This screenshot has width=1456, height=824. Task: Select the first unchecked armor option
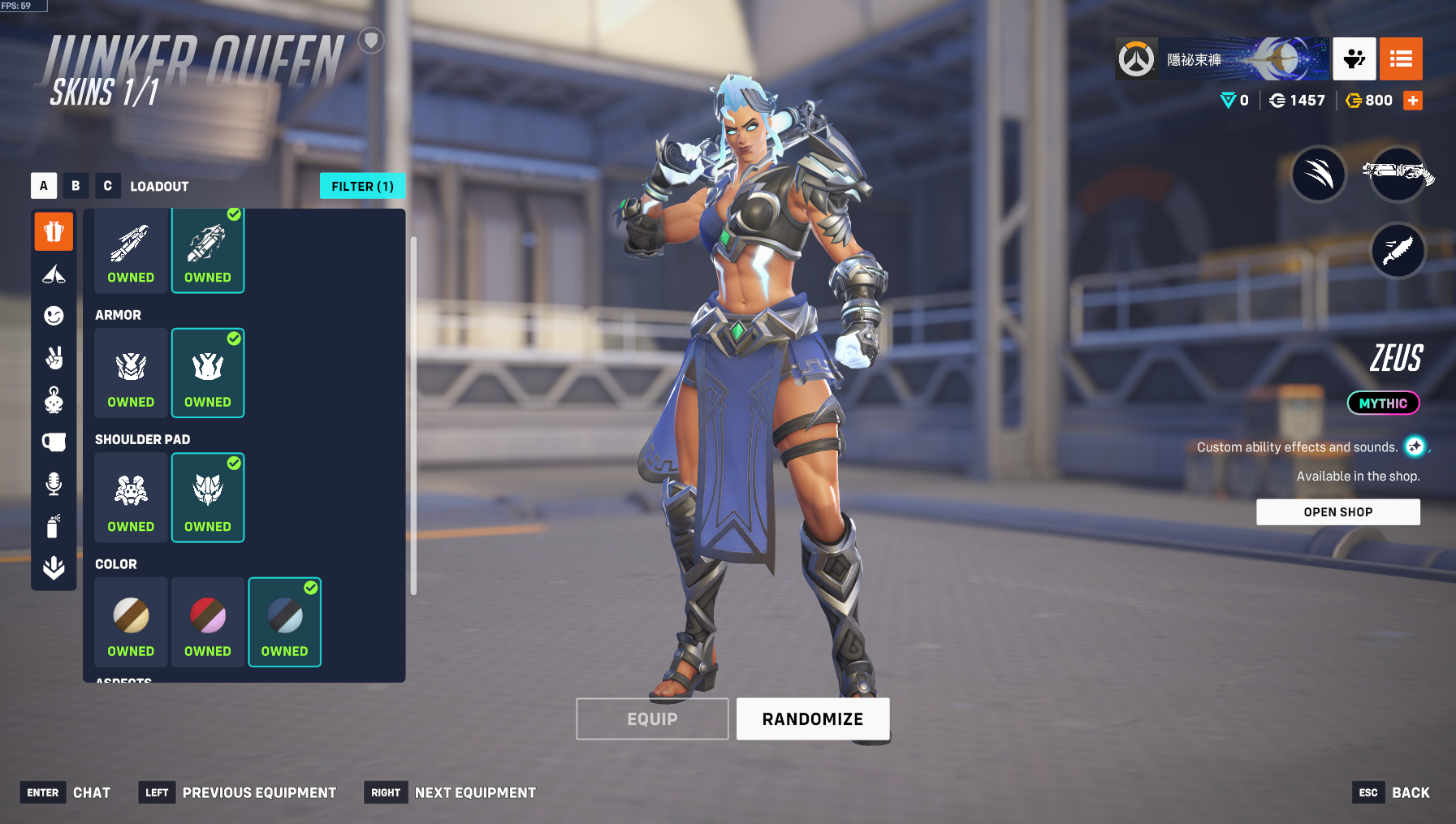[x=131, y=373]
